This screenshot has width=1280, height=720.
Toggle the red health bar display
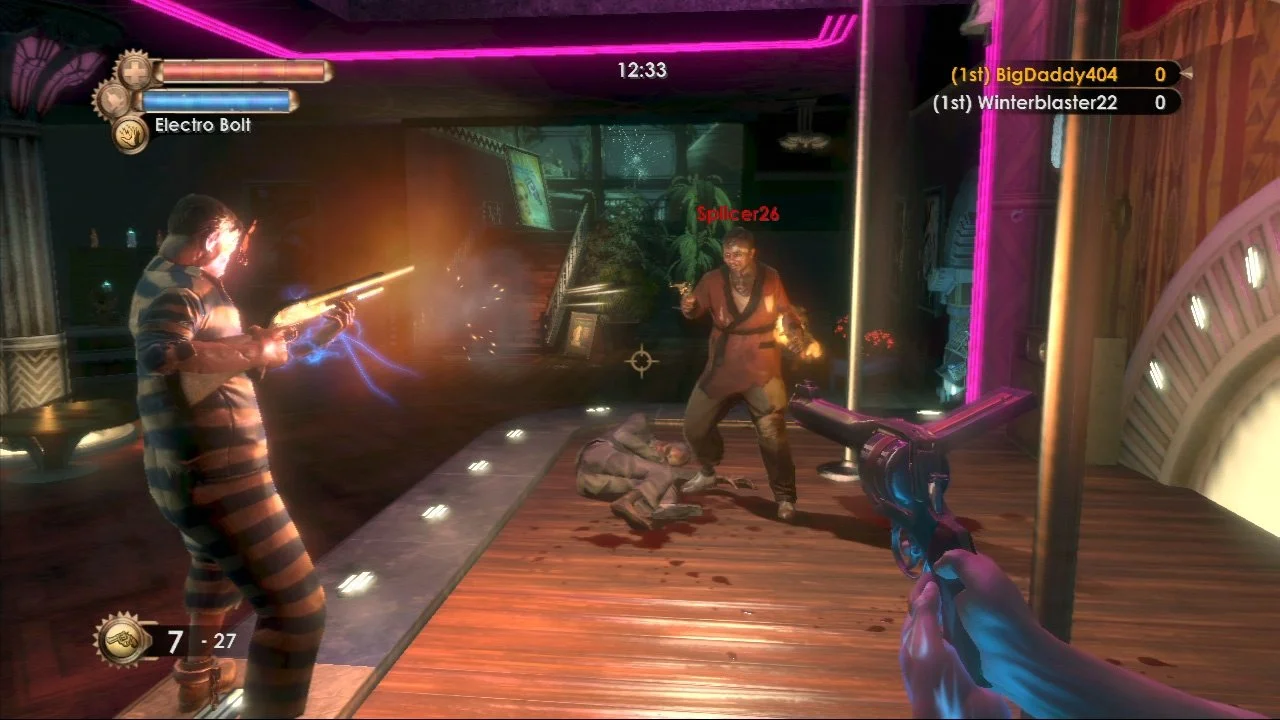tap(243, 70)
